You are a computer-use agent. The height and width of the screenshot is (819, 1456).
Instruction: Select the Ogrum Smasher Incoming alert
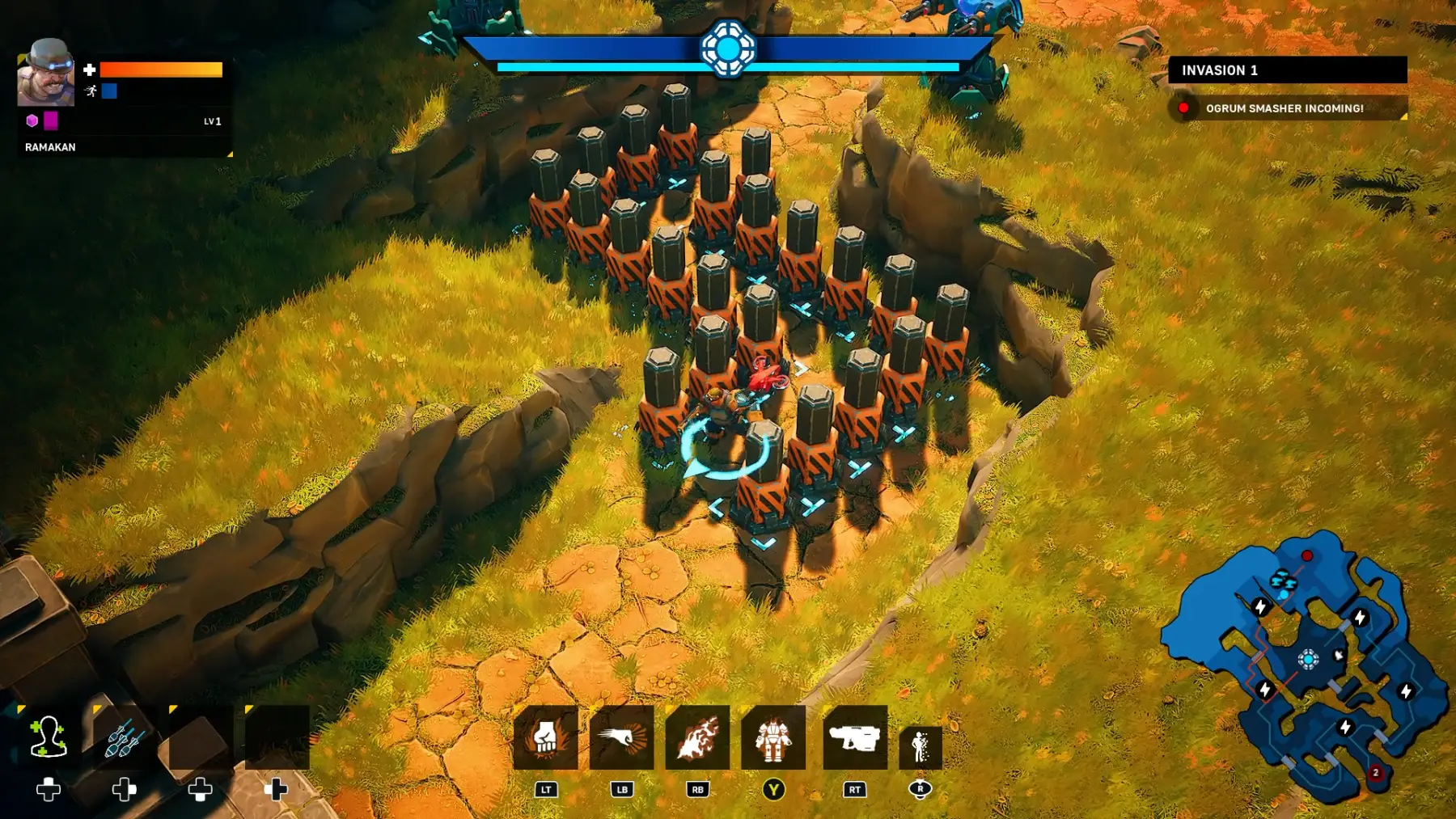[x=1286, y=108]
